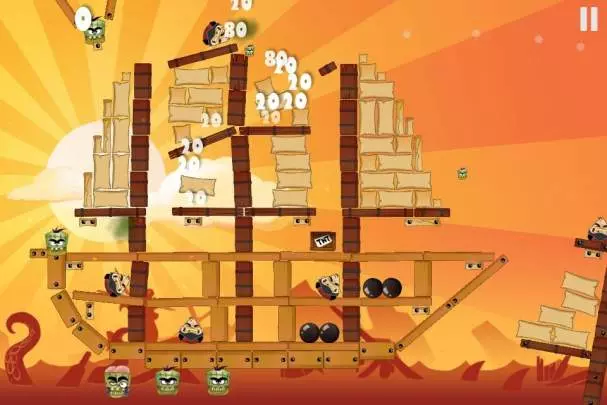The image size is (607, 405).
Task: Pause the game with the pause button
Action: pyautogui.click(x=587, y=18)
